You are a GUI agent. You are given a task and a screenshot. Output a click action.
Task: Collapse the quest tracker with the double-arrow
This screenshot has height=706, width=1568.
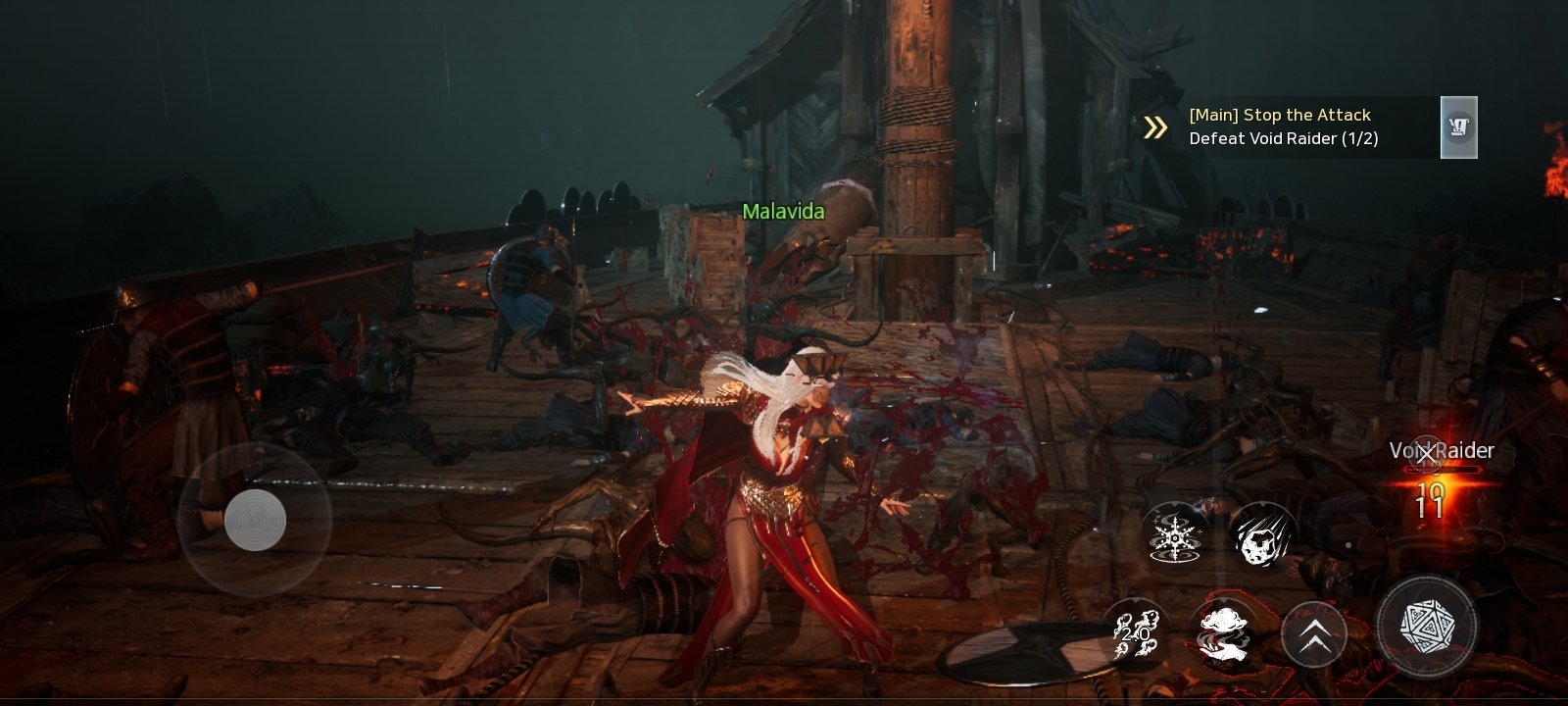click(1156, 127)
